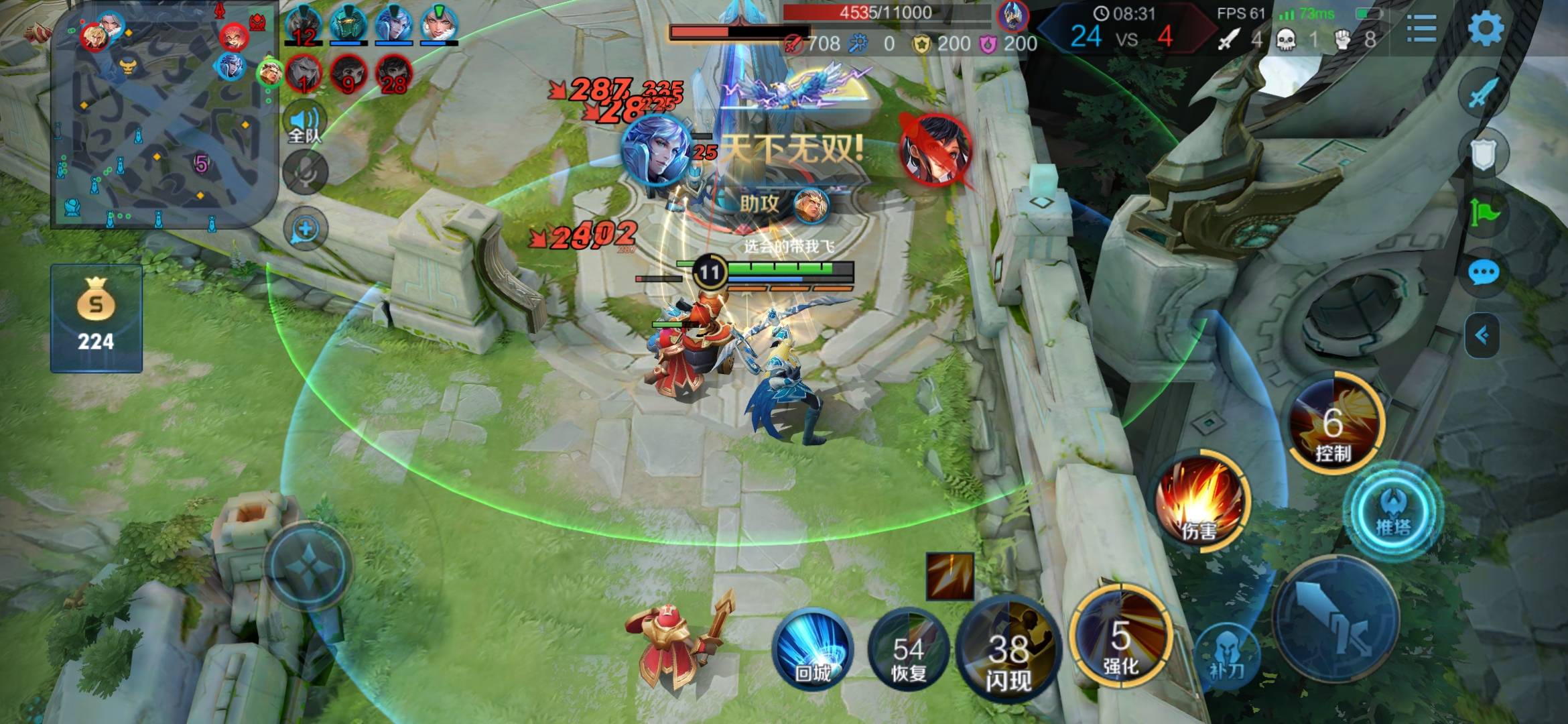Cast the 控制 control ultimate skill

[1333, 424]
